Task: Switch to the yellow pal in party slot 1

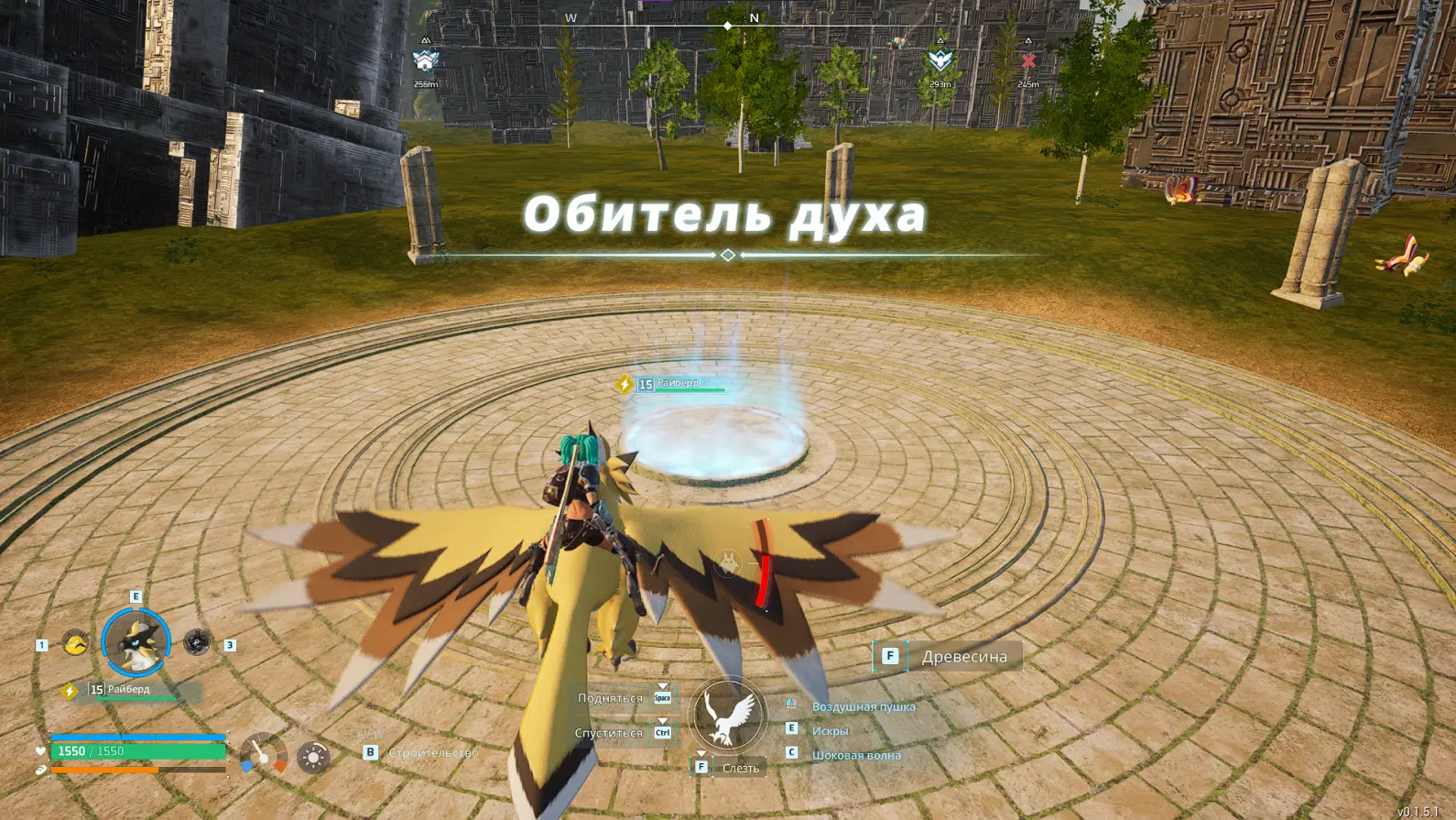Action: click(x=75, y=642)
